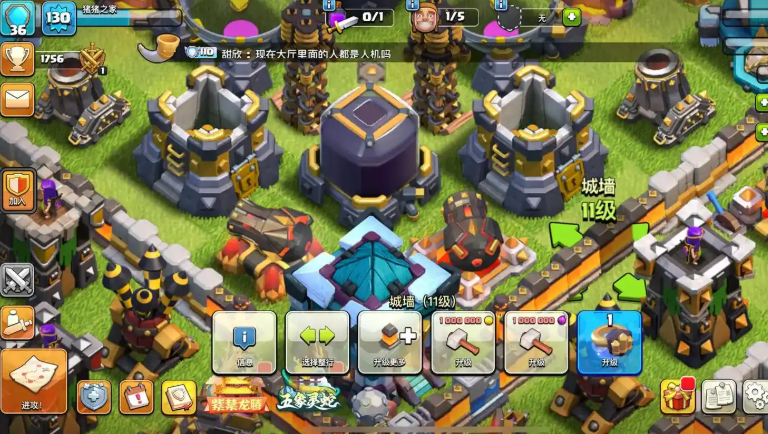The width and height of the screenshot is (768, 434).
Task: Open the clan chat message bar
Action: pyautogui.click(x=300, y=52)
